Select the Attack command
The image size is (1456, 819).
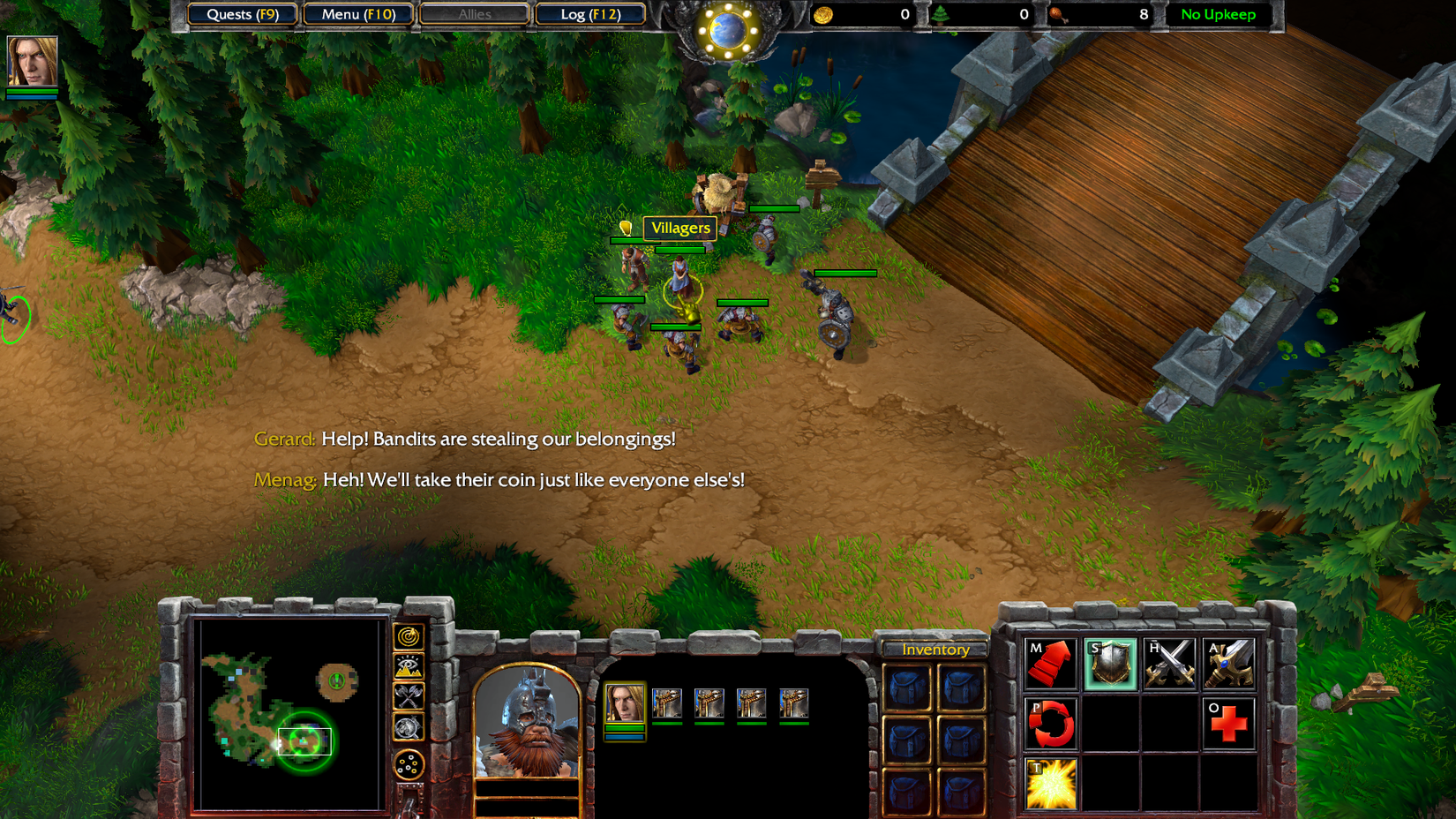pos(1228,662)
